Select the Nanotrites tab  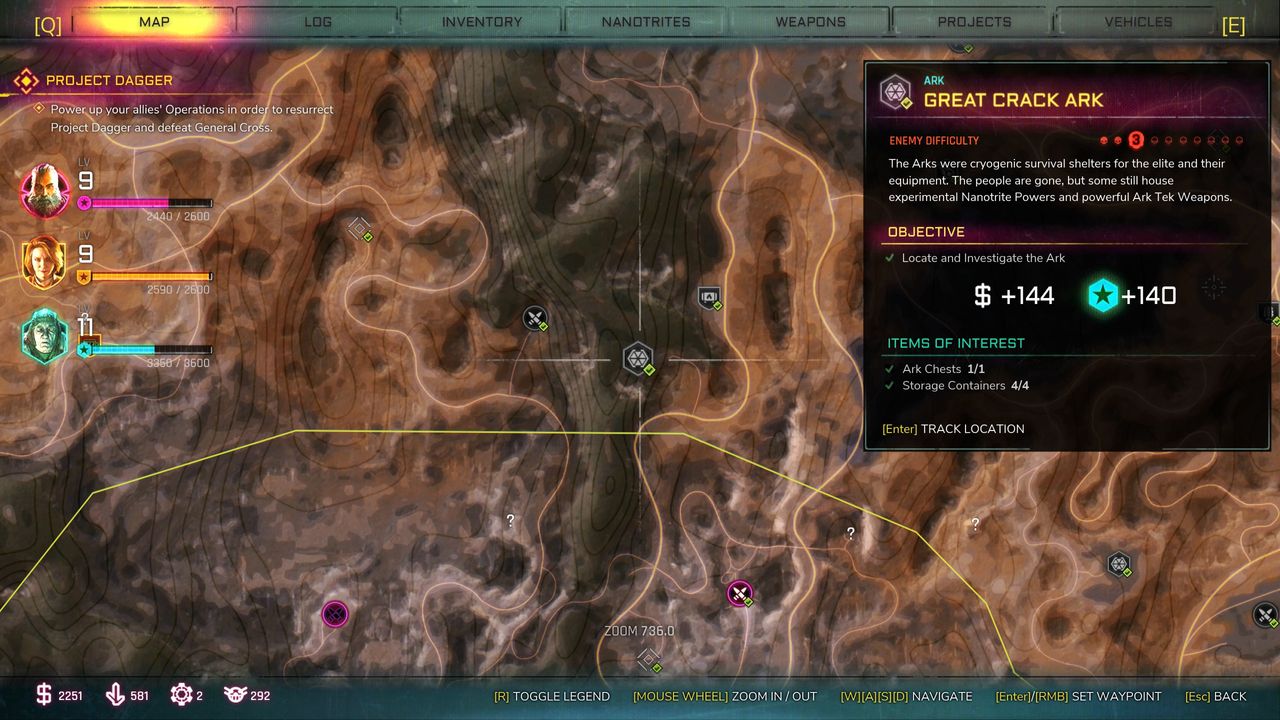coord(646,21)
